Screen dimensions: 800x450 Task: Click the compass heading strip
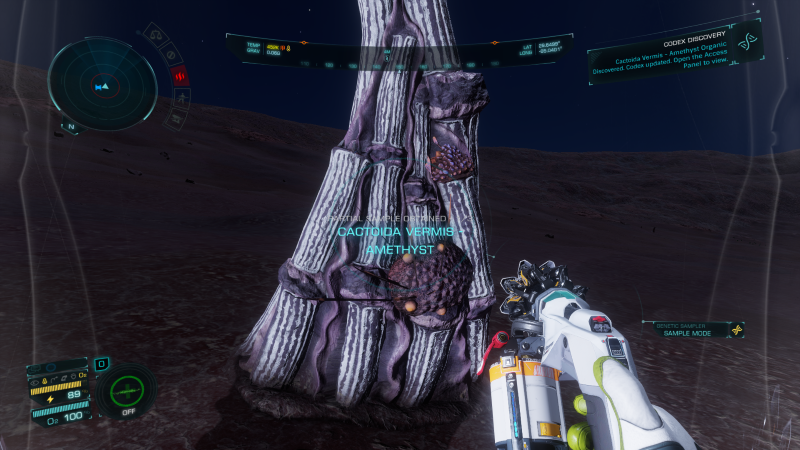coord(400,63)
